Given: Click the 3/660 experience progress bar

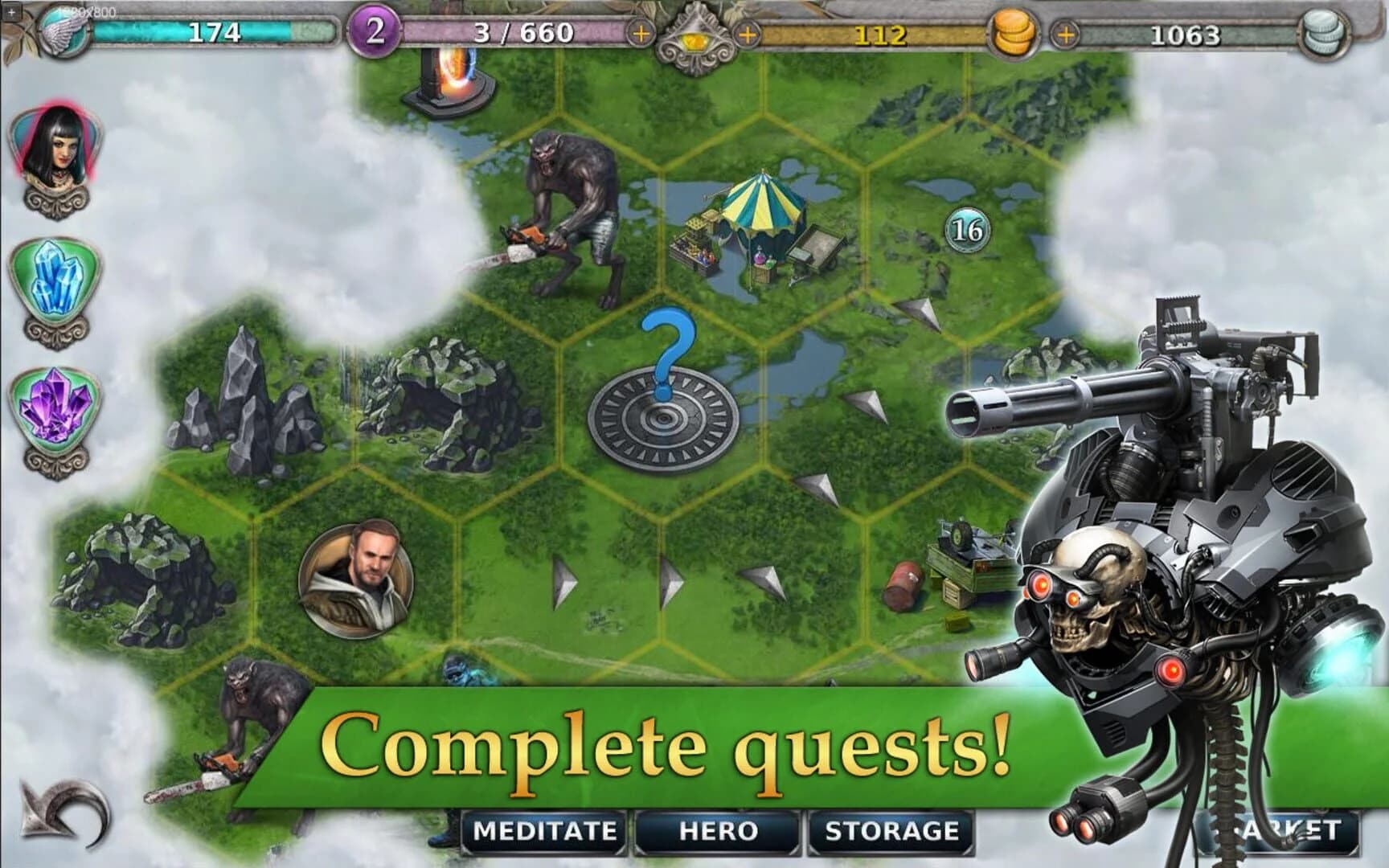Looking at the screenshot, I should 514,32.
